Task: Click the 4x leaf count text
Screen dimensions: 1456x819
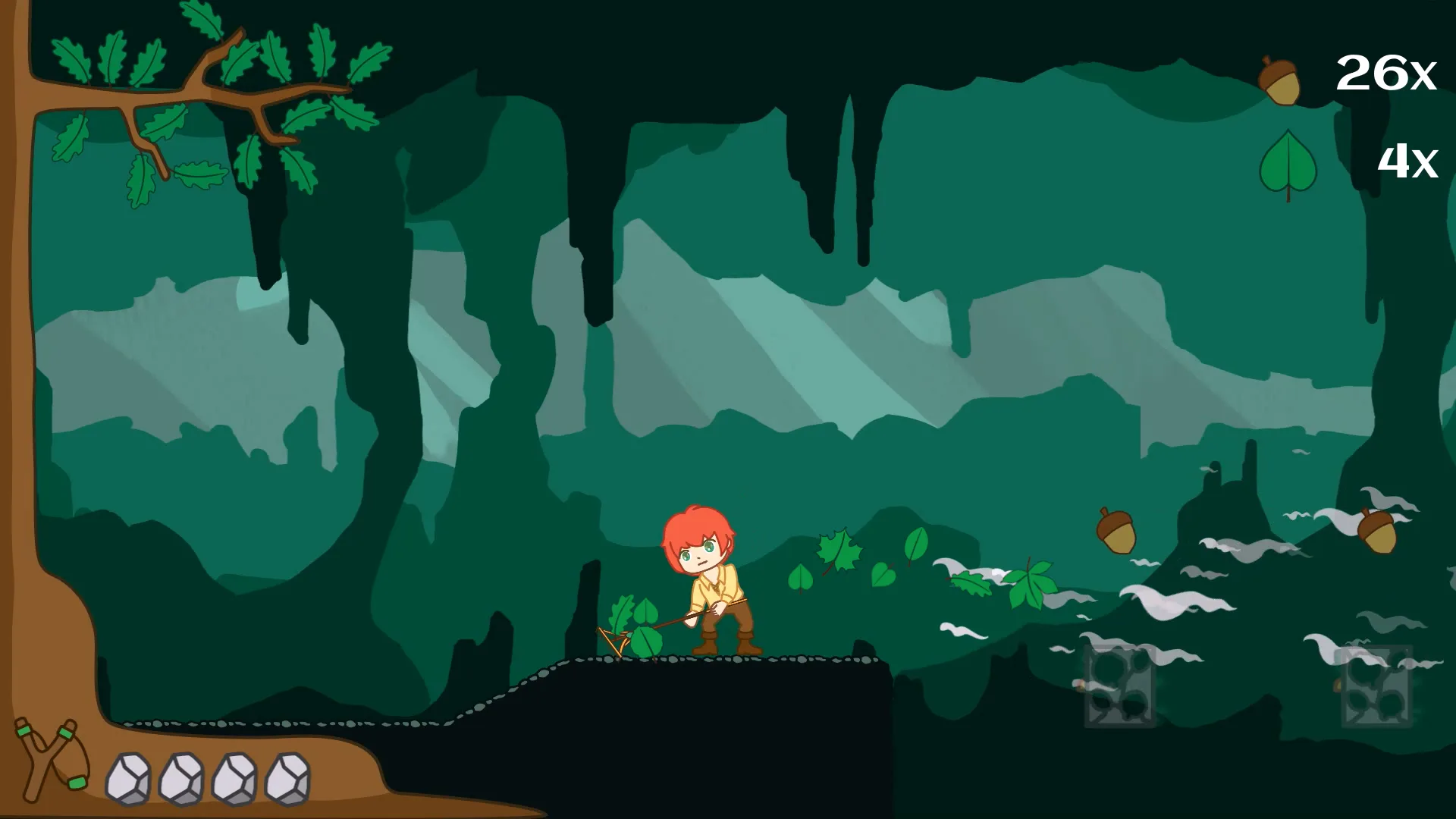Action: pos(1407,162)
